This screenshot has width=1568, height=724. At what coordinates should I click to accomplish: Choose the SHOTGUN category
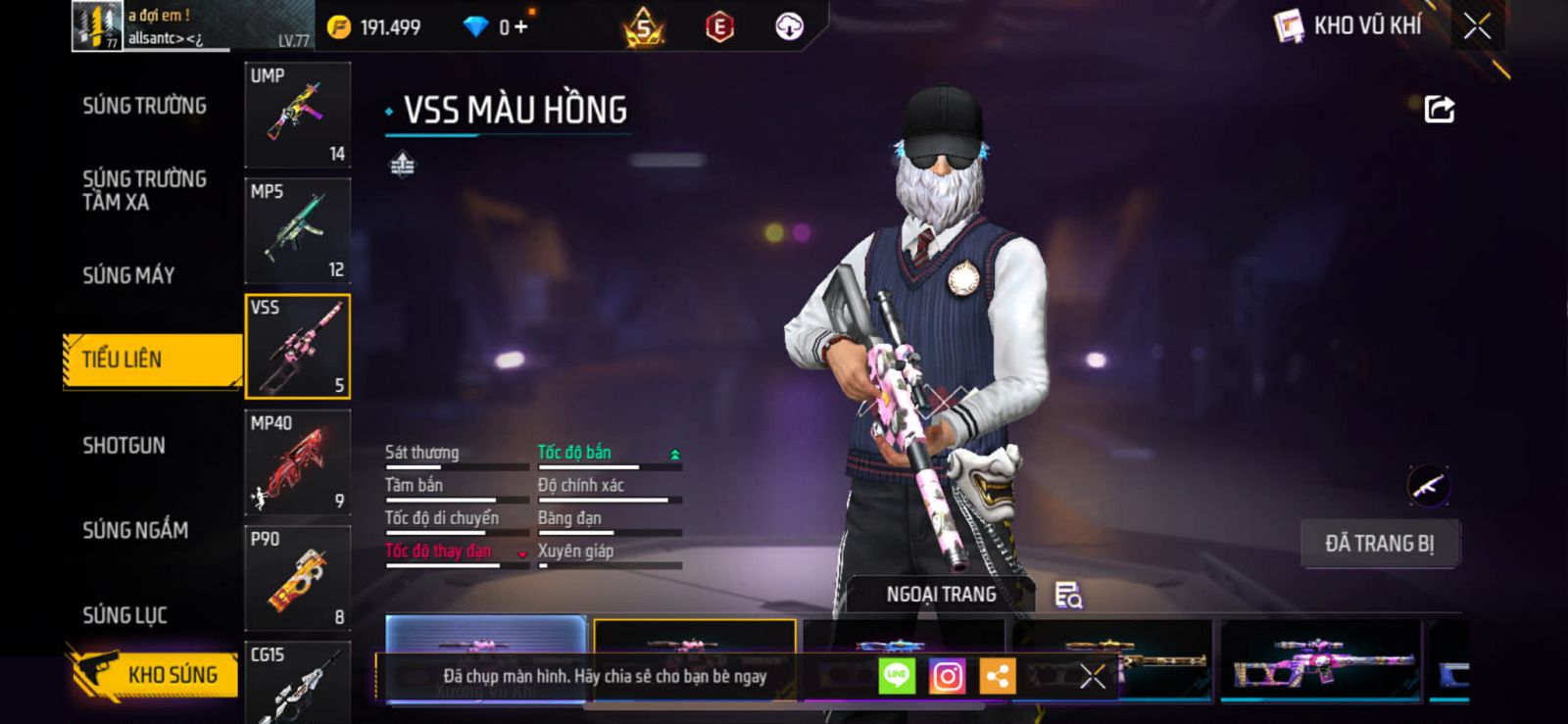pyautogui.click(x=123, y=446)
